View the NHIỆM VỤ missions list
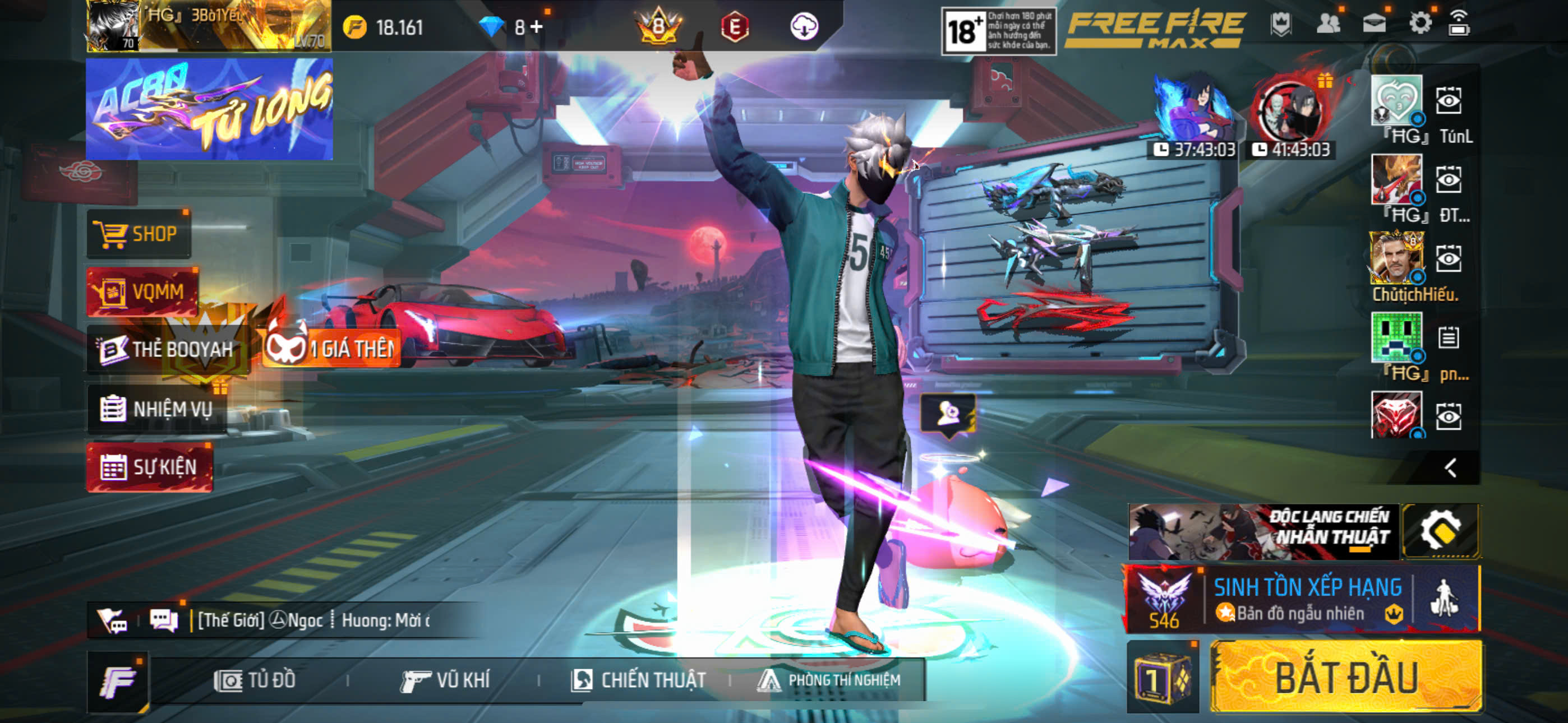 157,409
